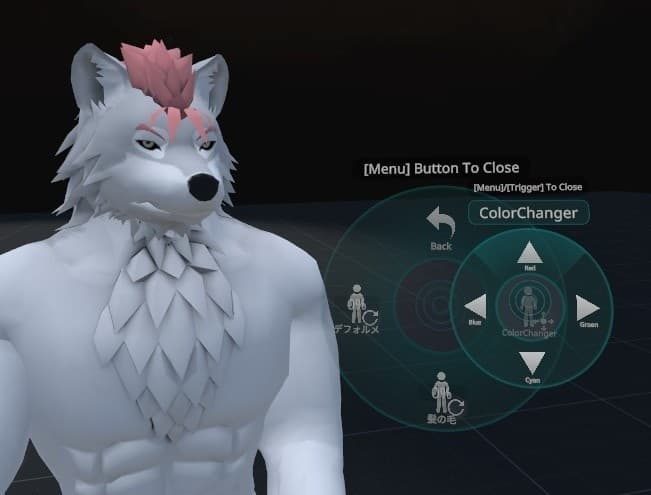Select the Red up arrow
651x495 pixels.
530,254
